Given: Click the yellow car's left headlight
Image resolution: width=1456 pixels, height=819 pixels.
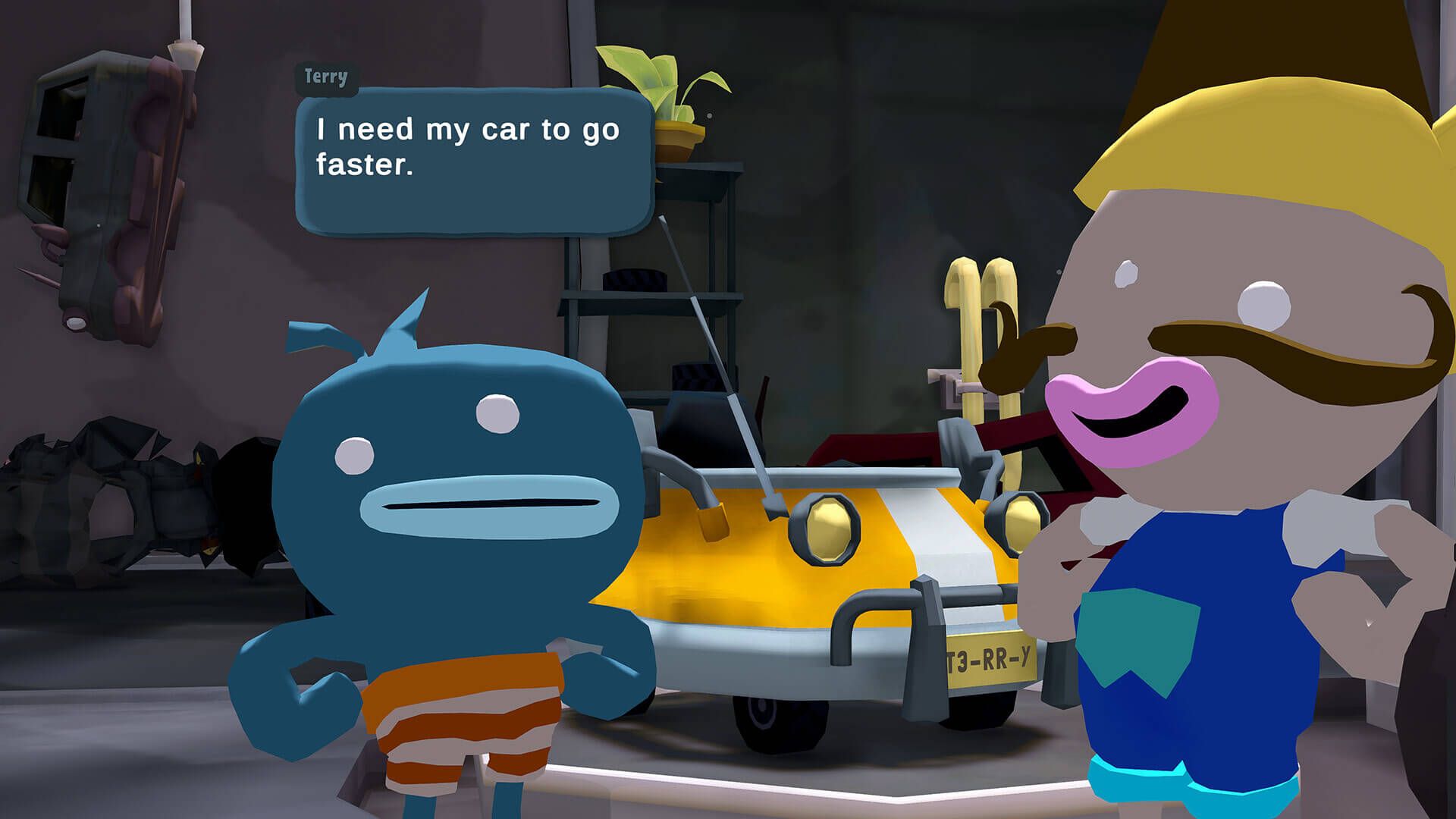Looking at the screenshot, I should [x=826, y=531].
